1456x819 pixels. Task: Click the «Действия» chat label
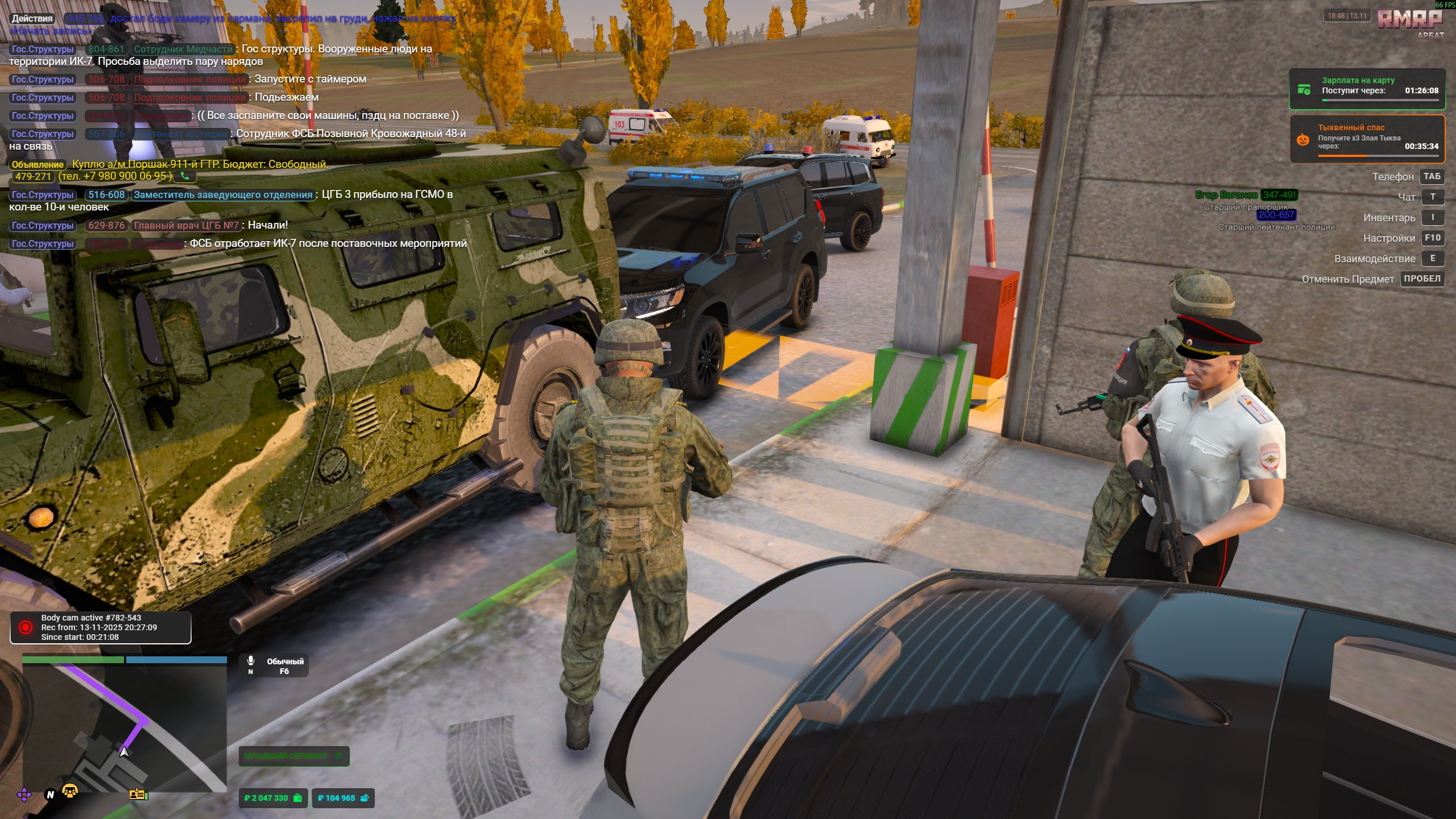tap(32, 19)
